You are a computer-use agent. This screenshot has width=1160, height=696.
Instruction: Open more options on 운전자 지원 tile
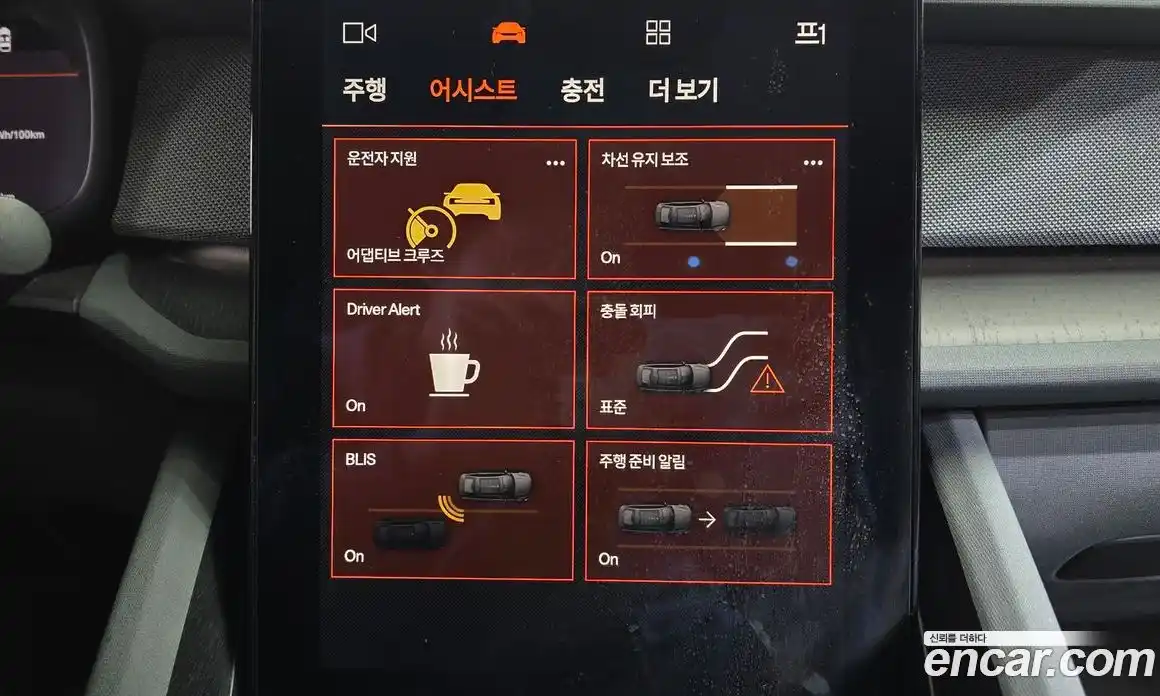click(x=555, y=163)
